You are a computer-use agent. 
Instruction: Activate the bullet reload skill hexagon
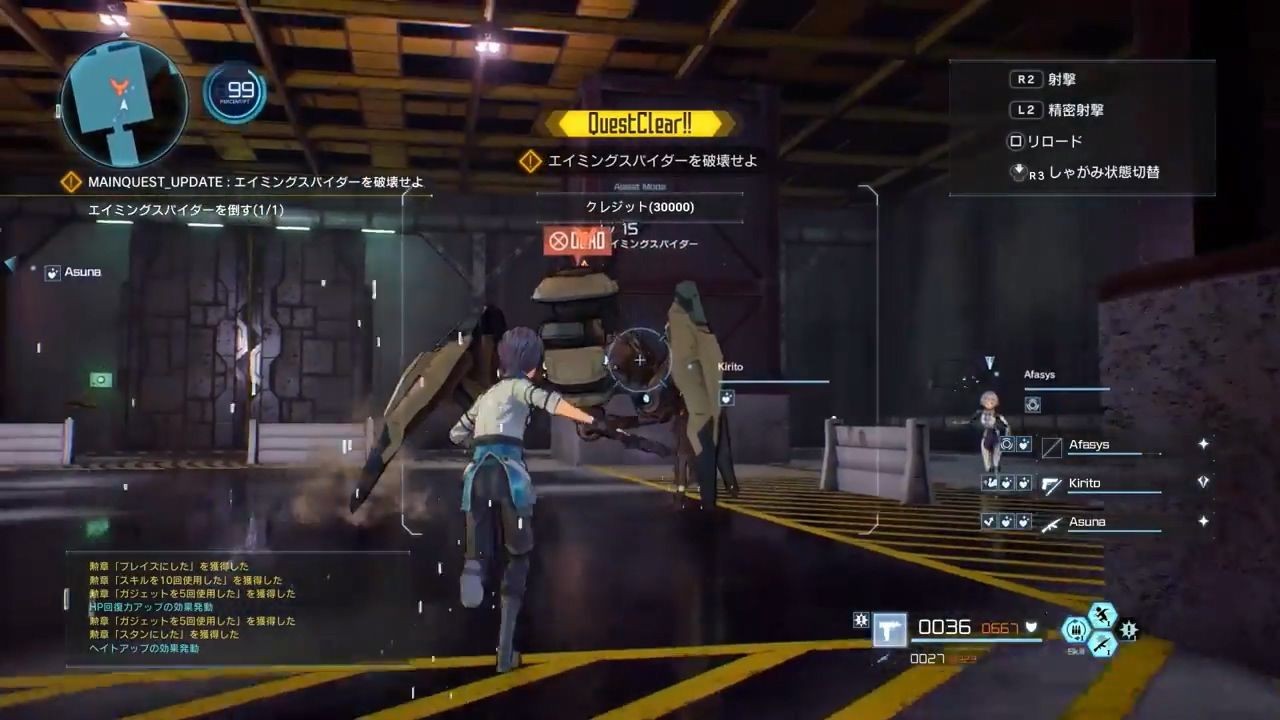point(1076,629)
